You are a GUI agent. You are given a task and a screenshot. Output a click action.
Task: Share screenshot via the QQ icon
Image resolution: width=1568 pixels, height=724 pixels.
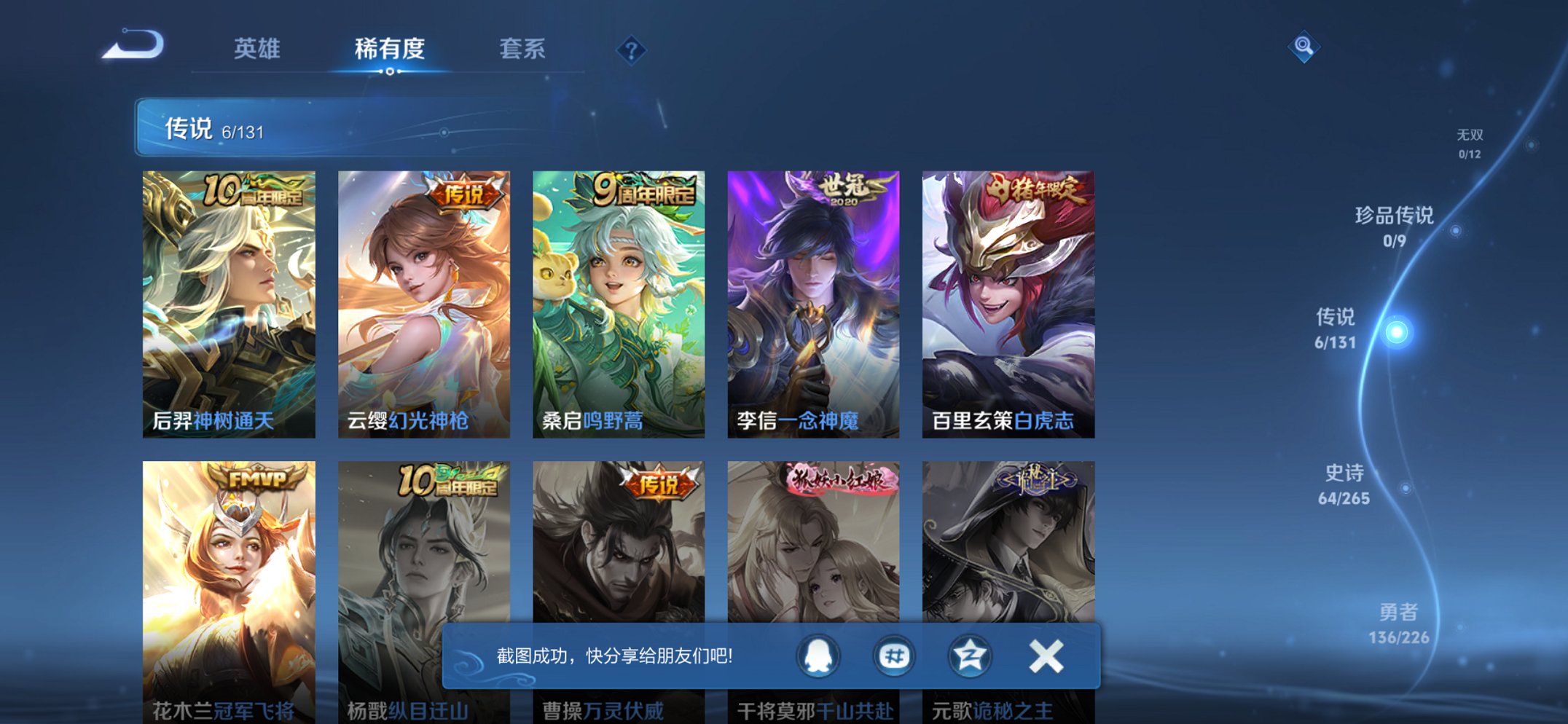pos(818,655)
